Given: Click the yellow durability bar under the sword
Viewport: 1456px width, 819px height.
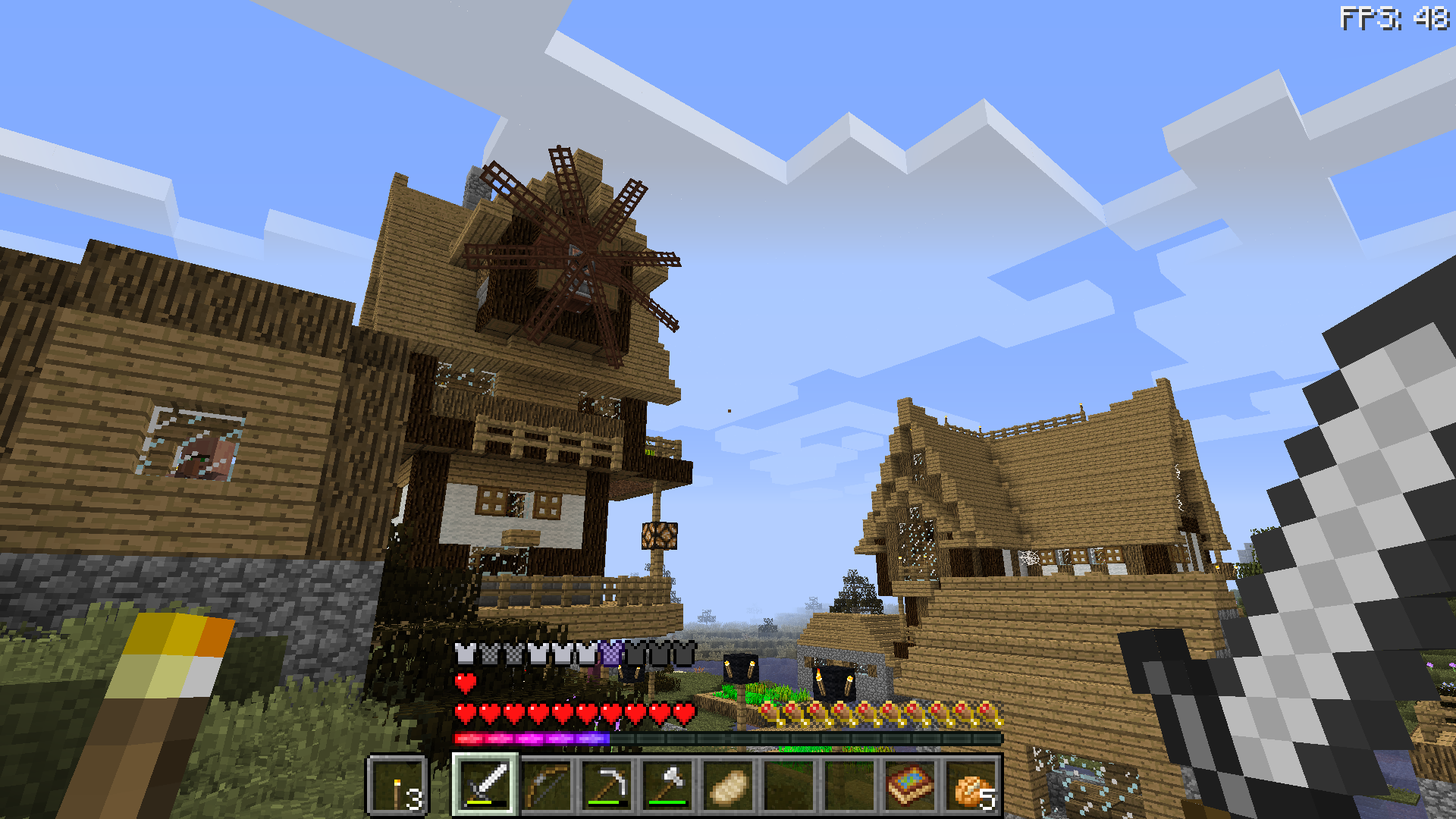Looking at the screenshot, I should (480, 804).
